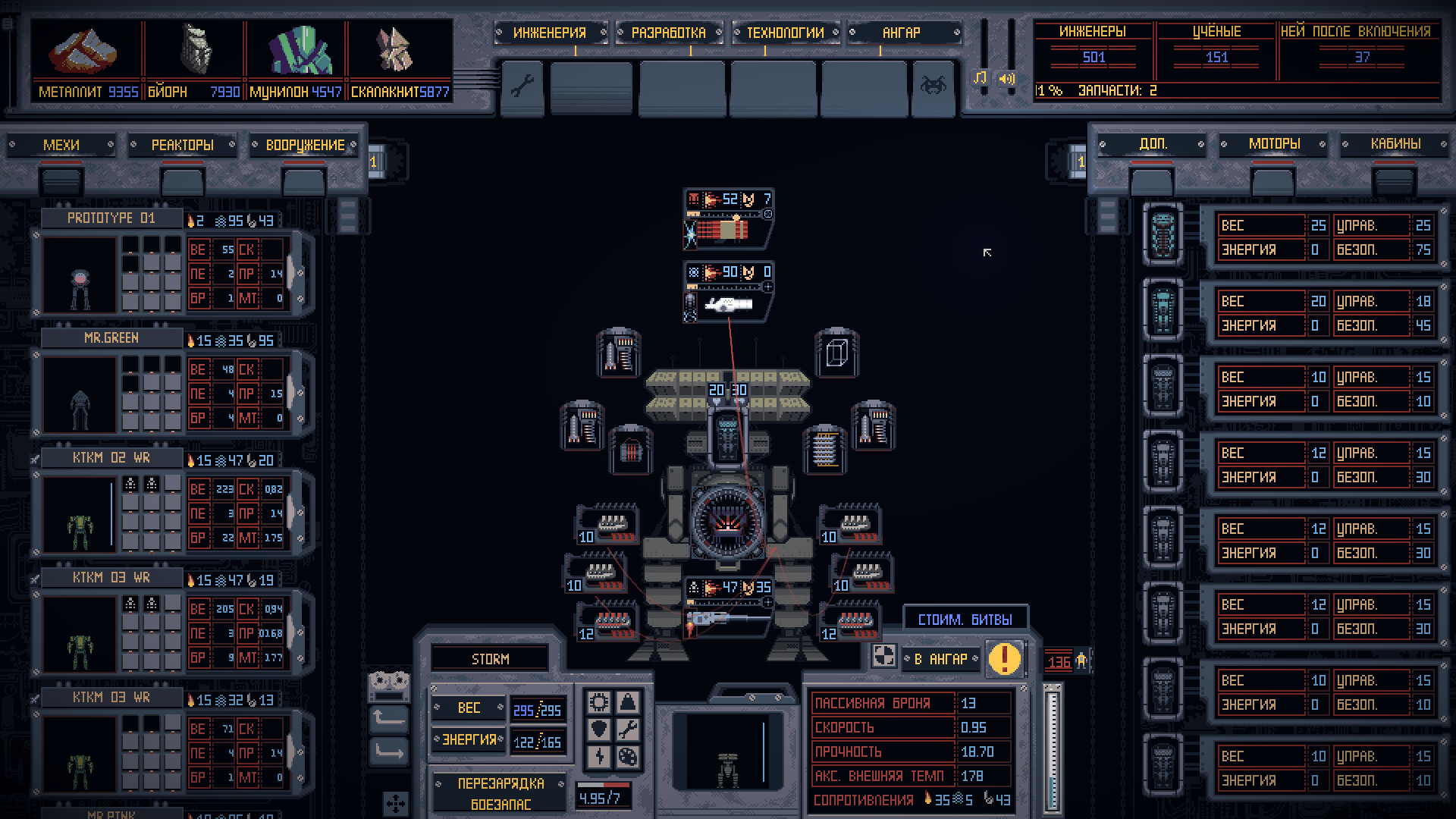Click the palette icon in the stats grid

[627, 755]
